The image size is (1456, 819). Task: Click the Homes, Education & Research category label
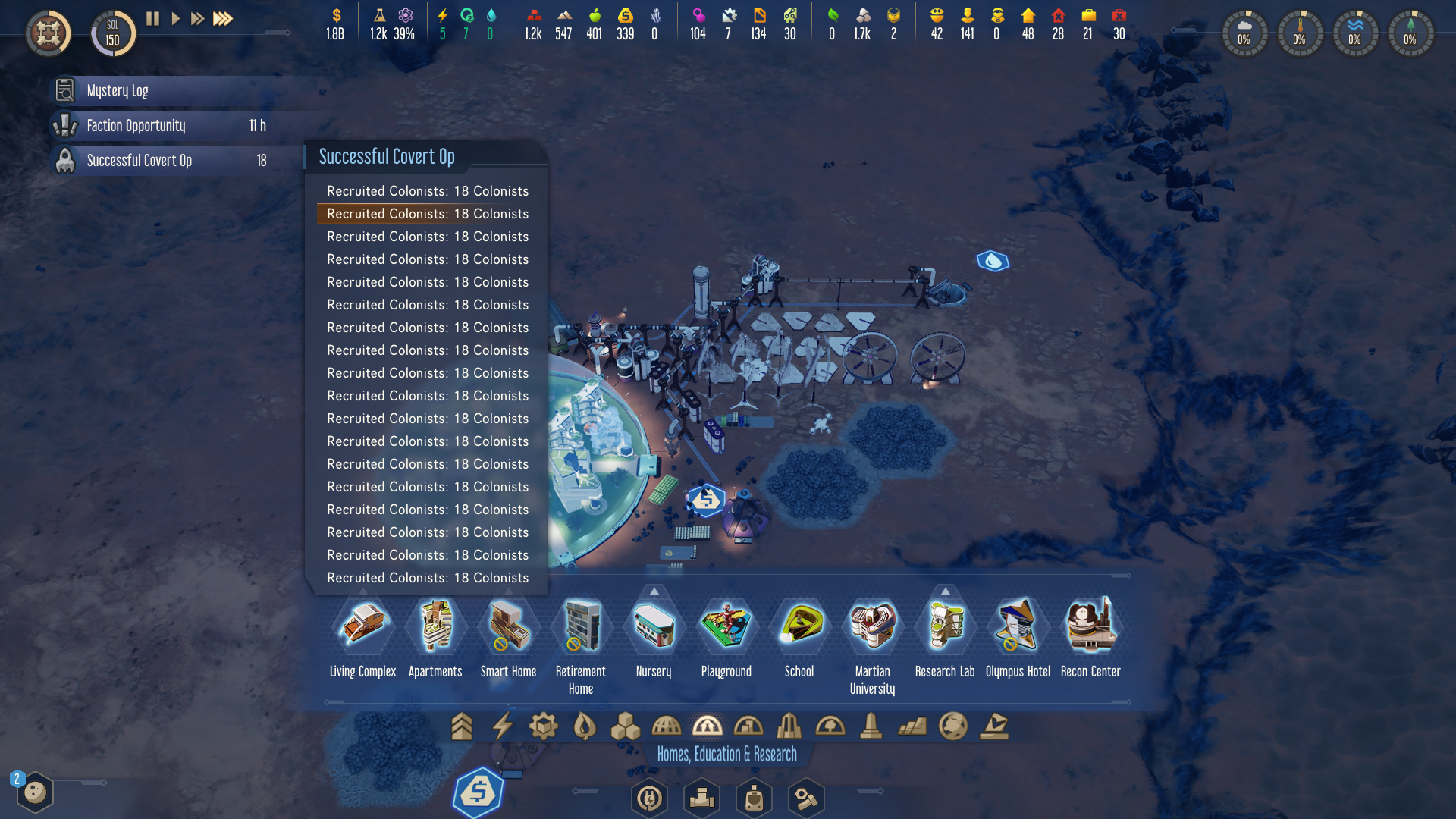click(726, 754)
